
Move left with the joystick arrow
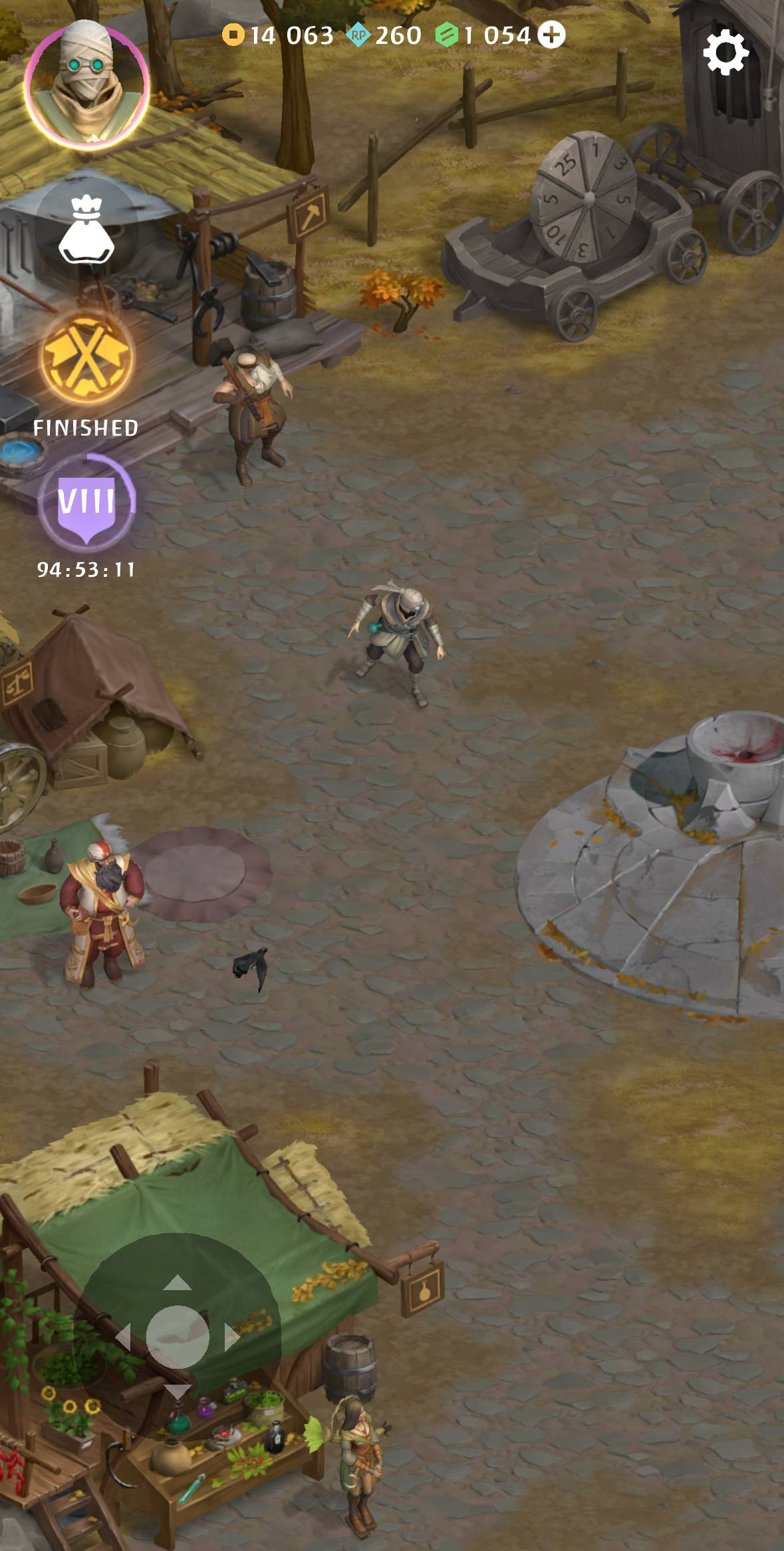tap(123, 1337)
